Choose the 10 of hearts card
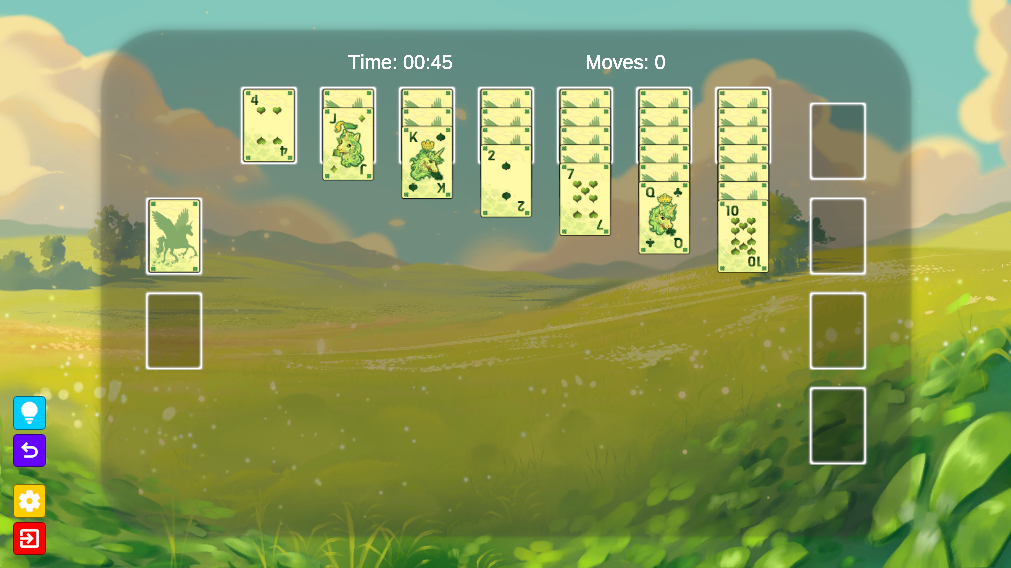 743,236
